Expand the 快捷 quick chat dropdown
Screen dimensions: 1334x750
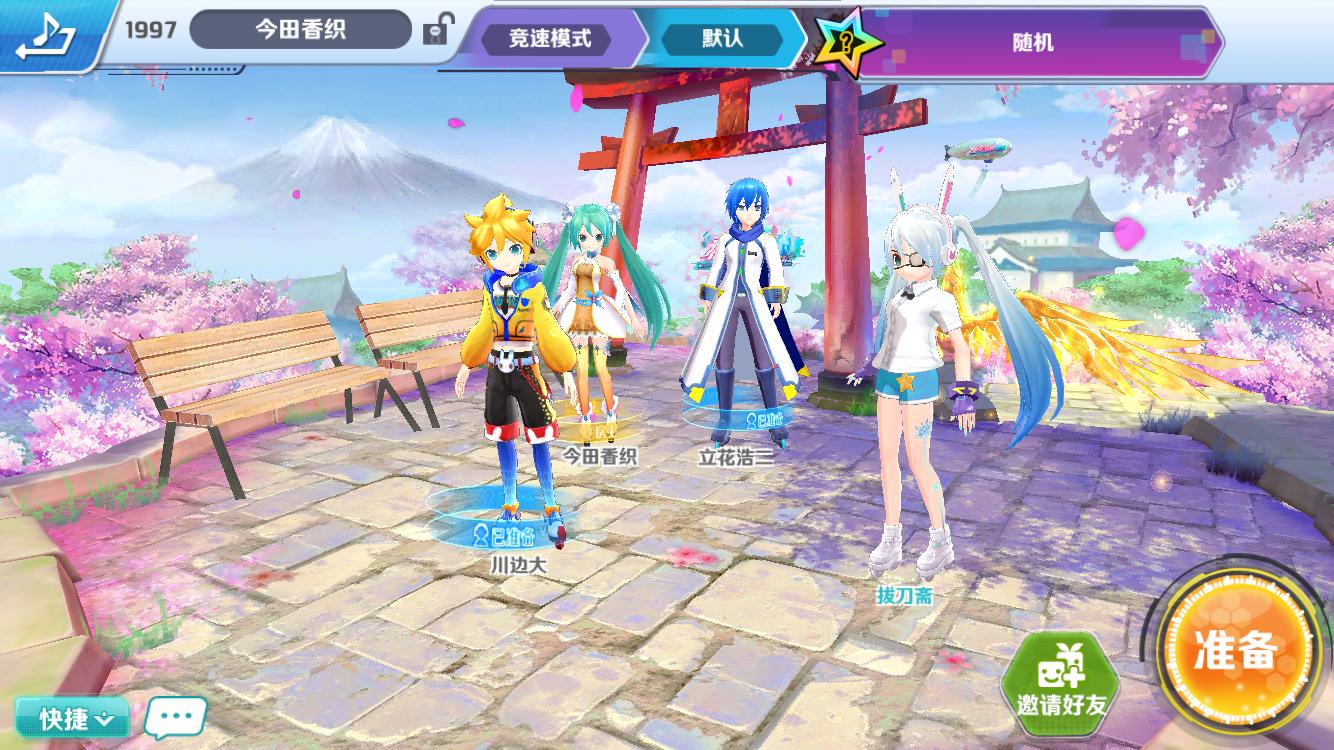[72, 717]
